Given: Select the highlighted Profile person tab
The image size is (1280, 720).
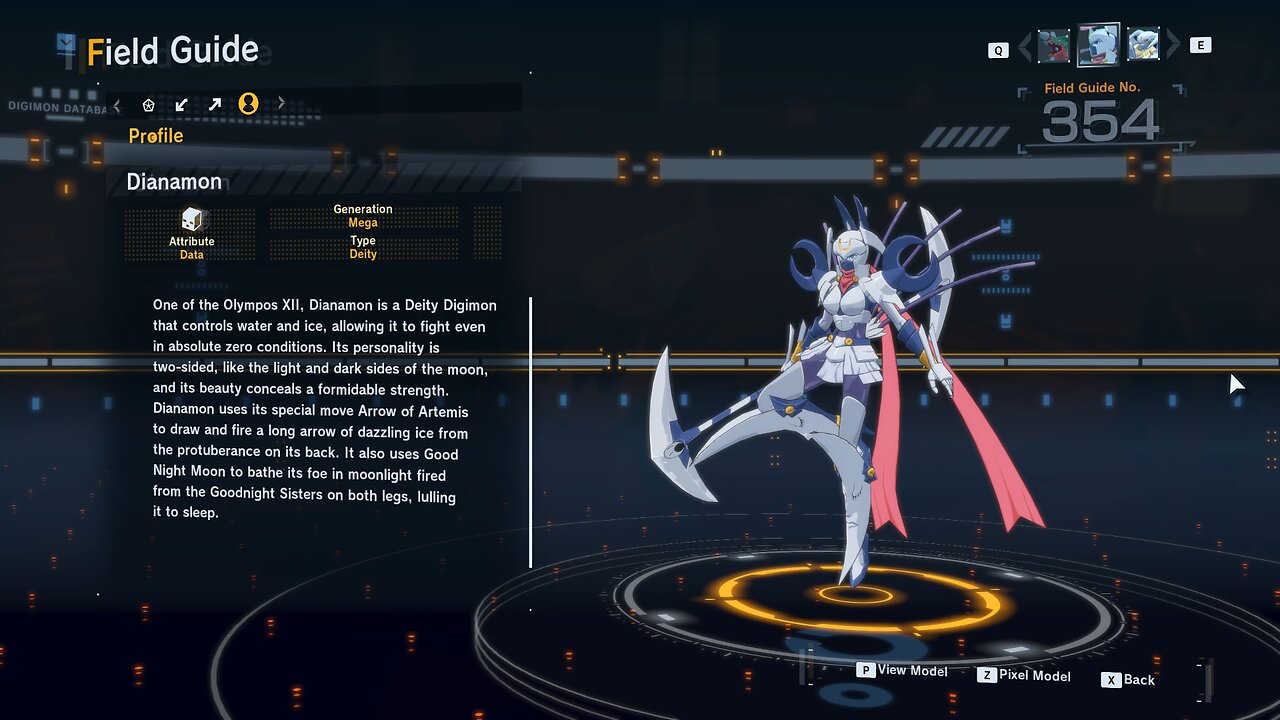Looking at the screenshot, I should coord(248,104).
